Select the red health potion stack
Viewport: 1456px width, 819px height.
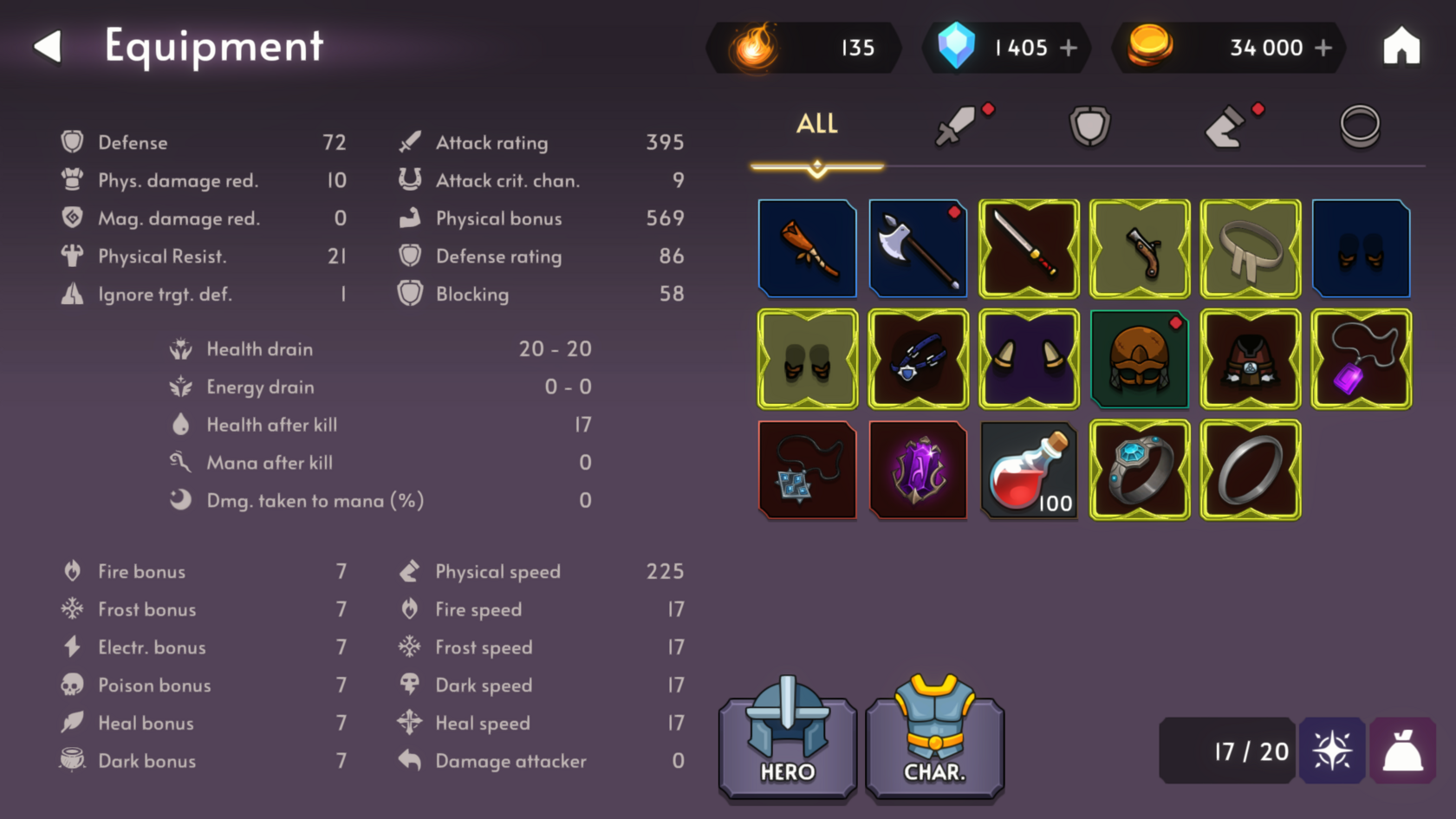tap(1029, 470)
